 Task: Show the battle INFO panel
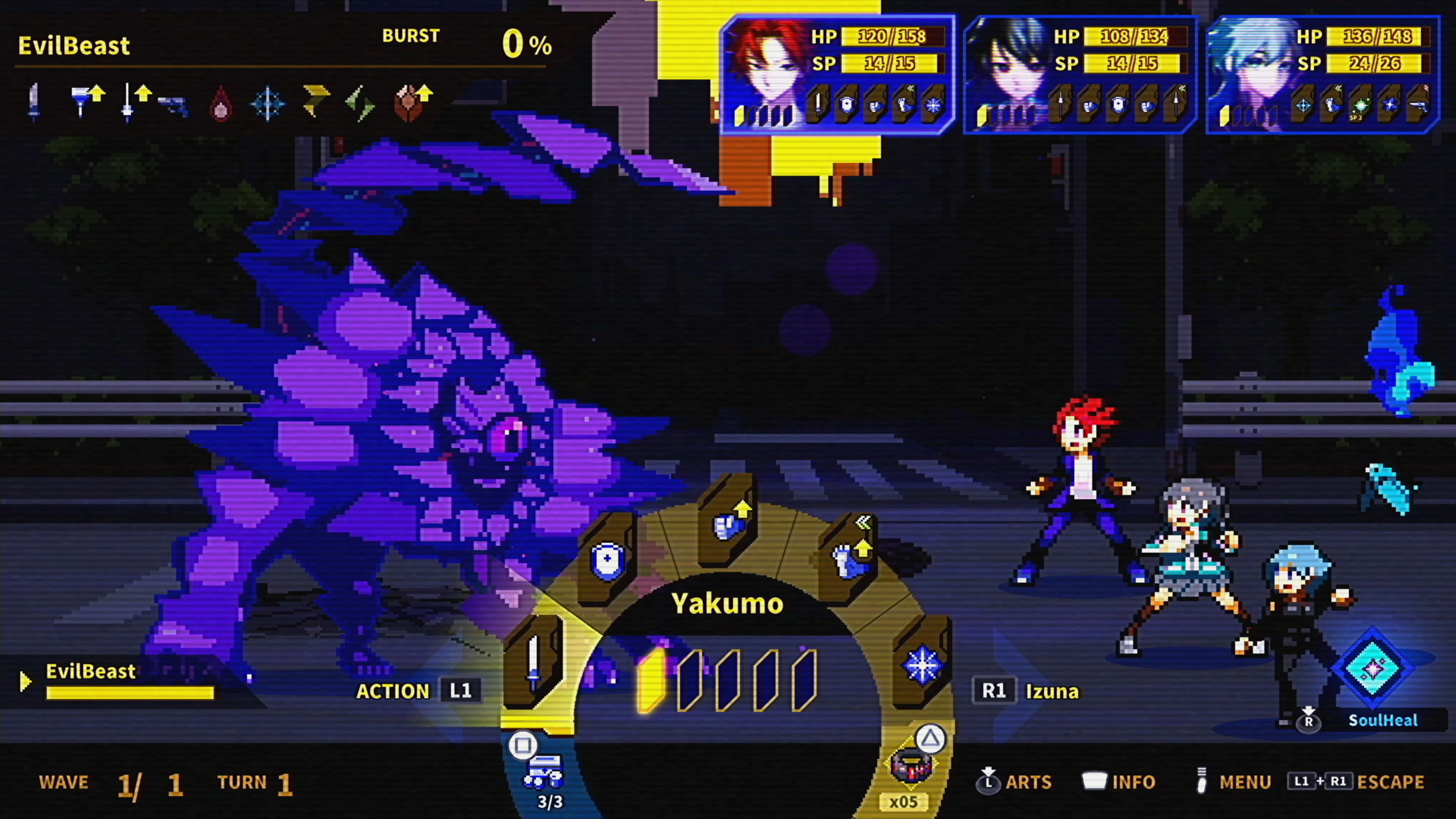coord(1119,782)
